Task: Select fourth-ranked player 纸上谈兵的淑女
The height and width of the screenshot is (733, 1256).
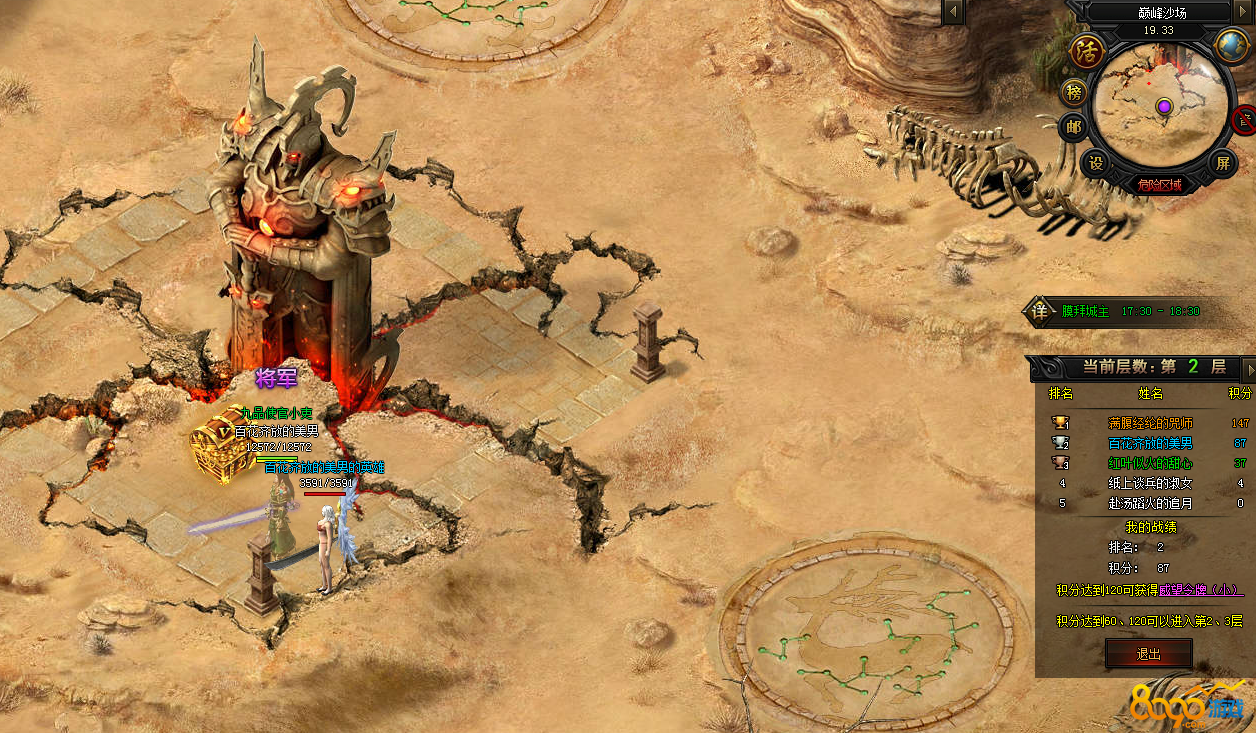Action: click(1150, 483)
